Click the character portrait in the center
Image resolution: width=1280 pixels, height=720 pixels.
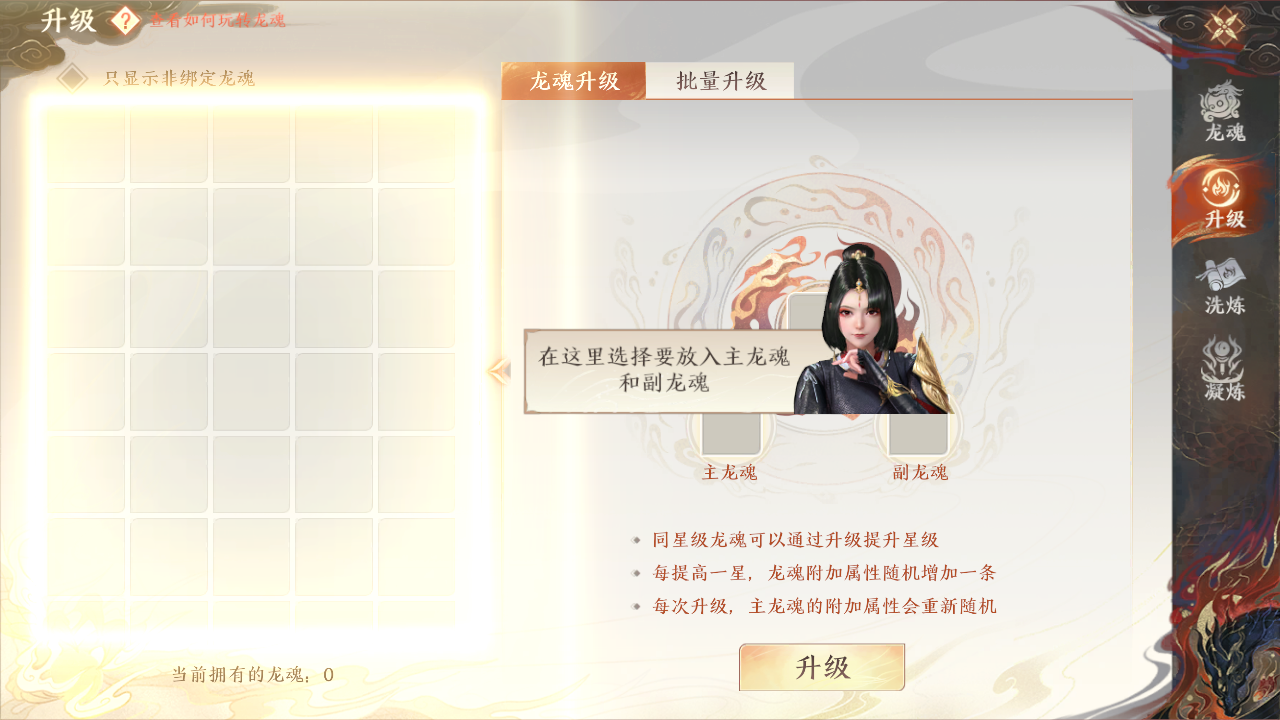pos(860,330)
